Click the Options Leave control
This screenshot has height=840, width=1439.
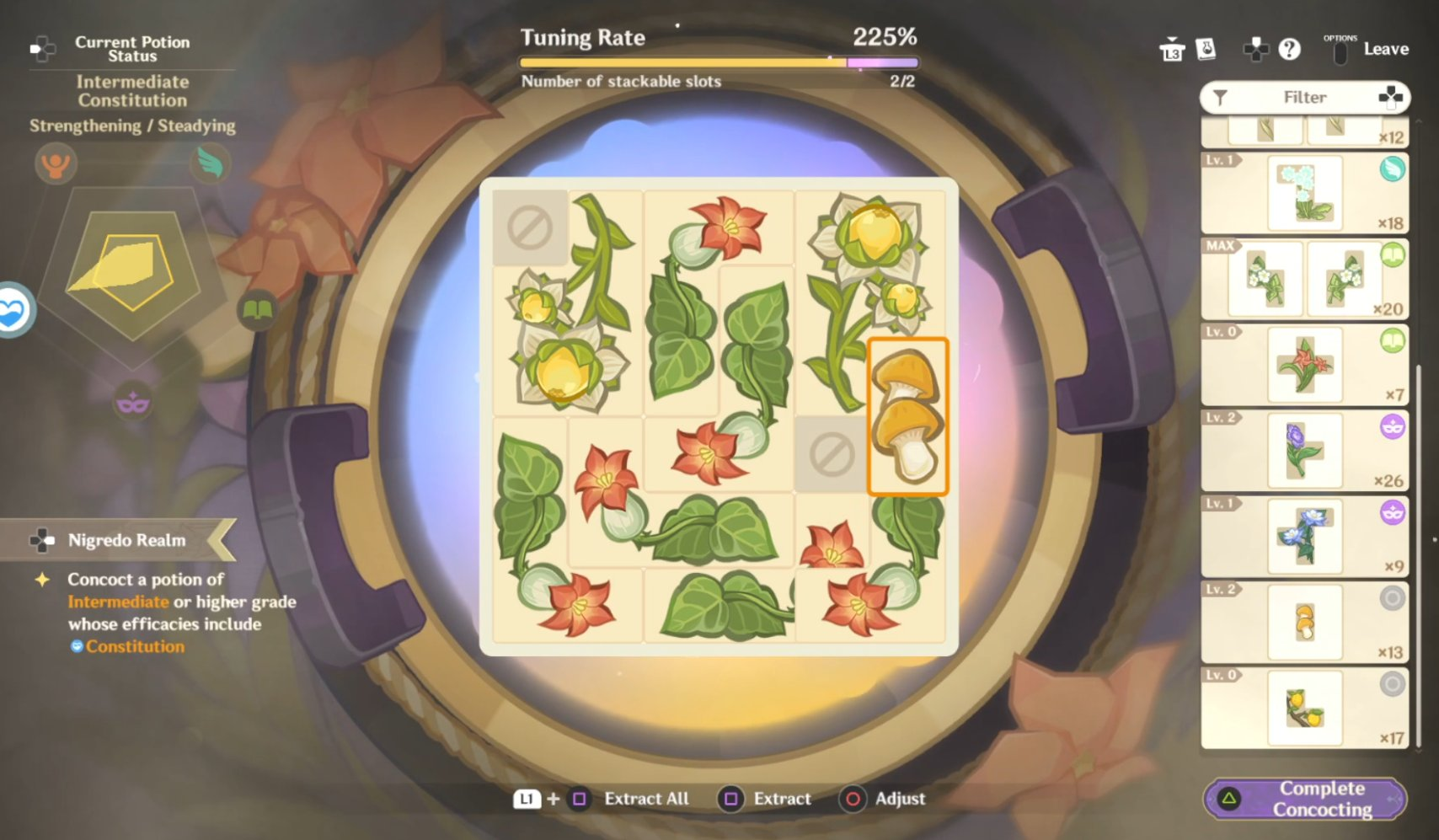click(x=1365, y=48)
